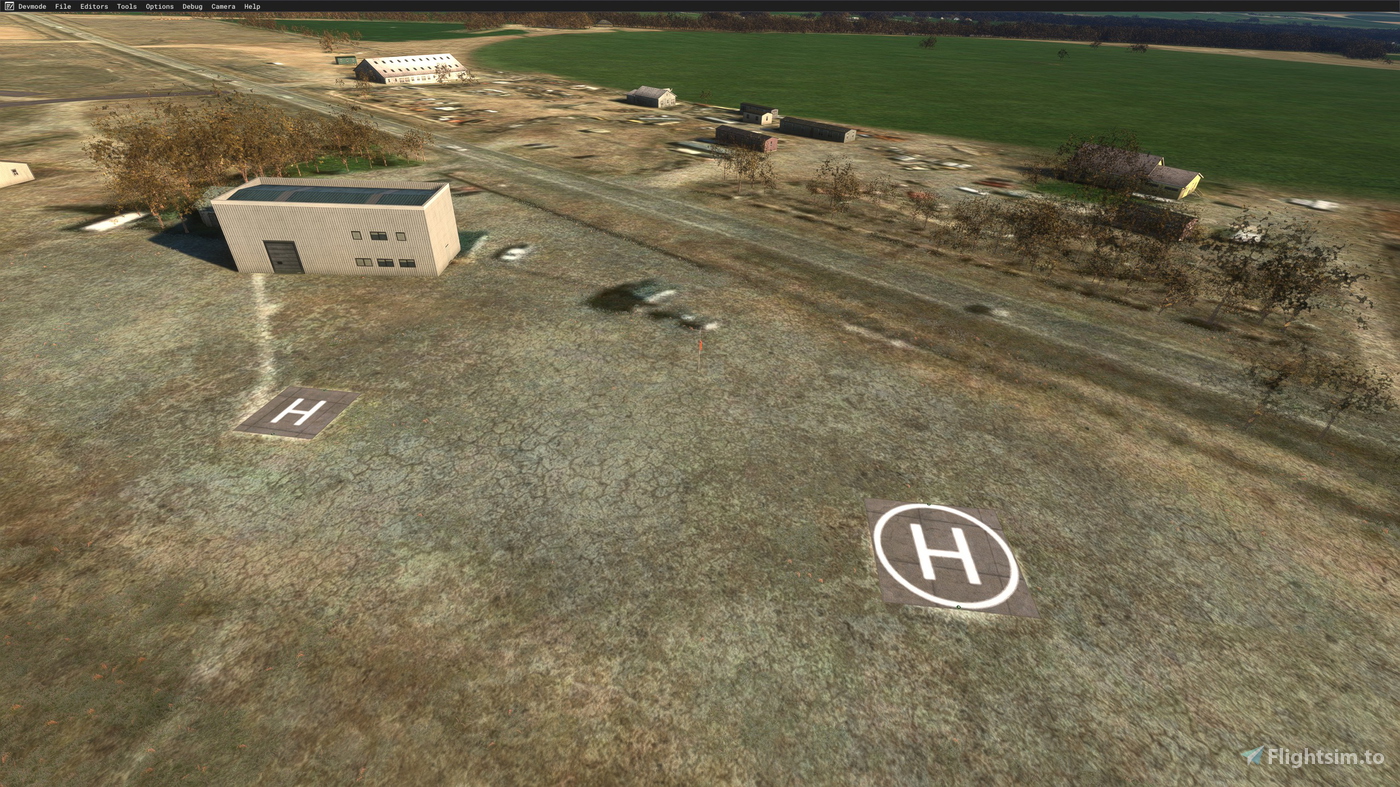The image size is (1400, 787).
Task: Open the Editors menu
Action: click(x=92, y=5)
